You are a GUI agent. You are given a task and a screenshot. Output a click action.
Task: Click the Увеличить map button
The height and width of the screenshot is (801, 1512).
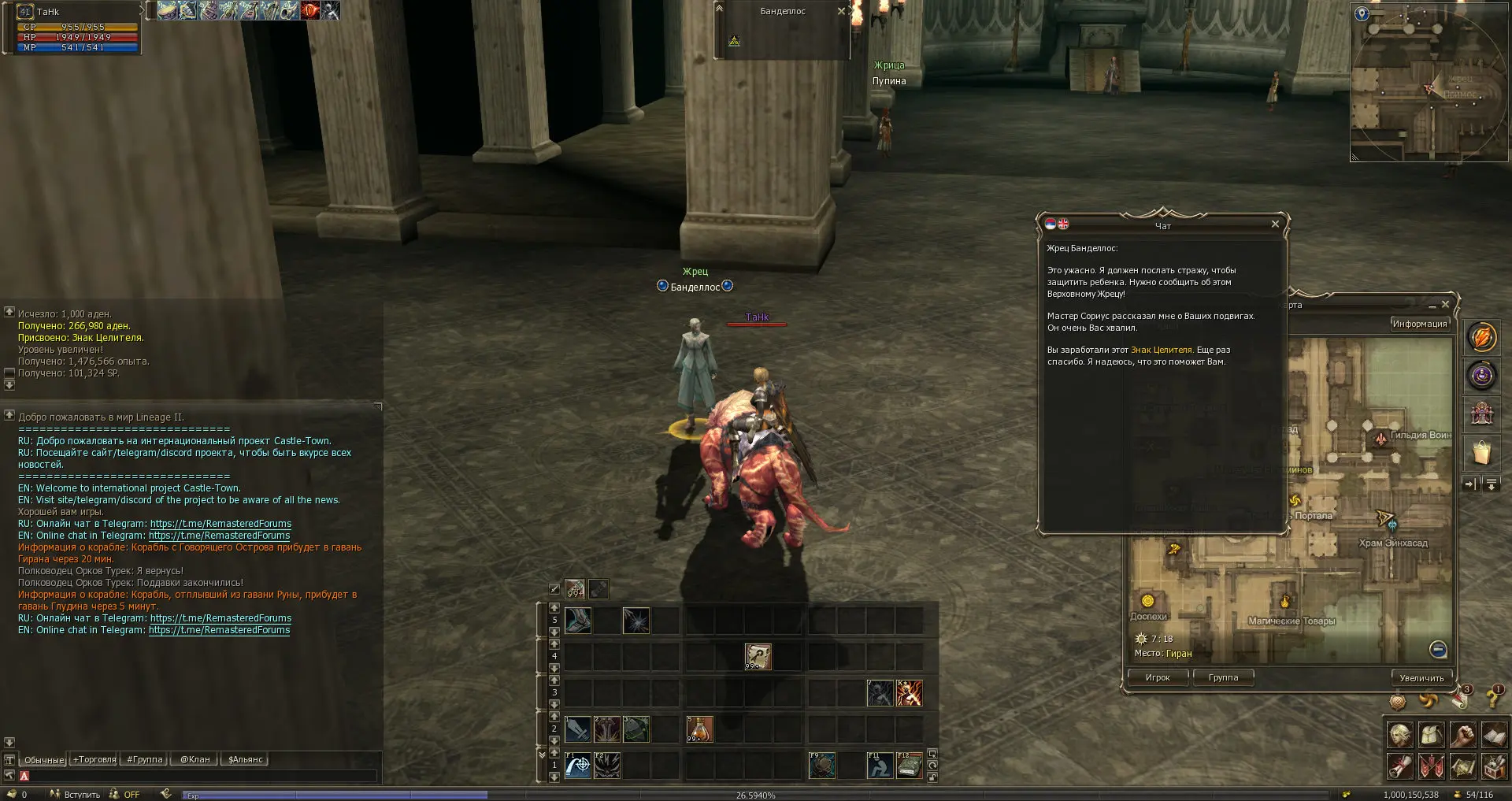1421,677
